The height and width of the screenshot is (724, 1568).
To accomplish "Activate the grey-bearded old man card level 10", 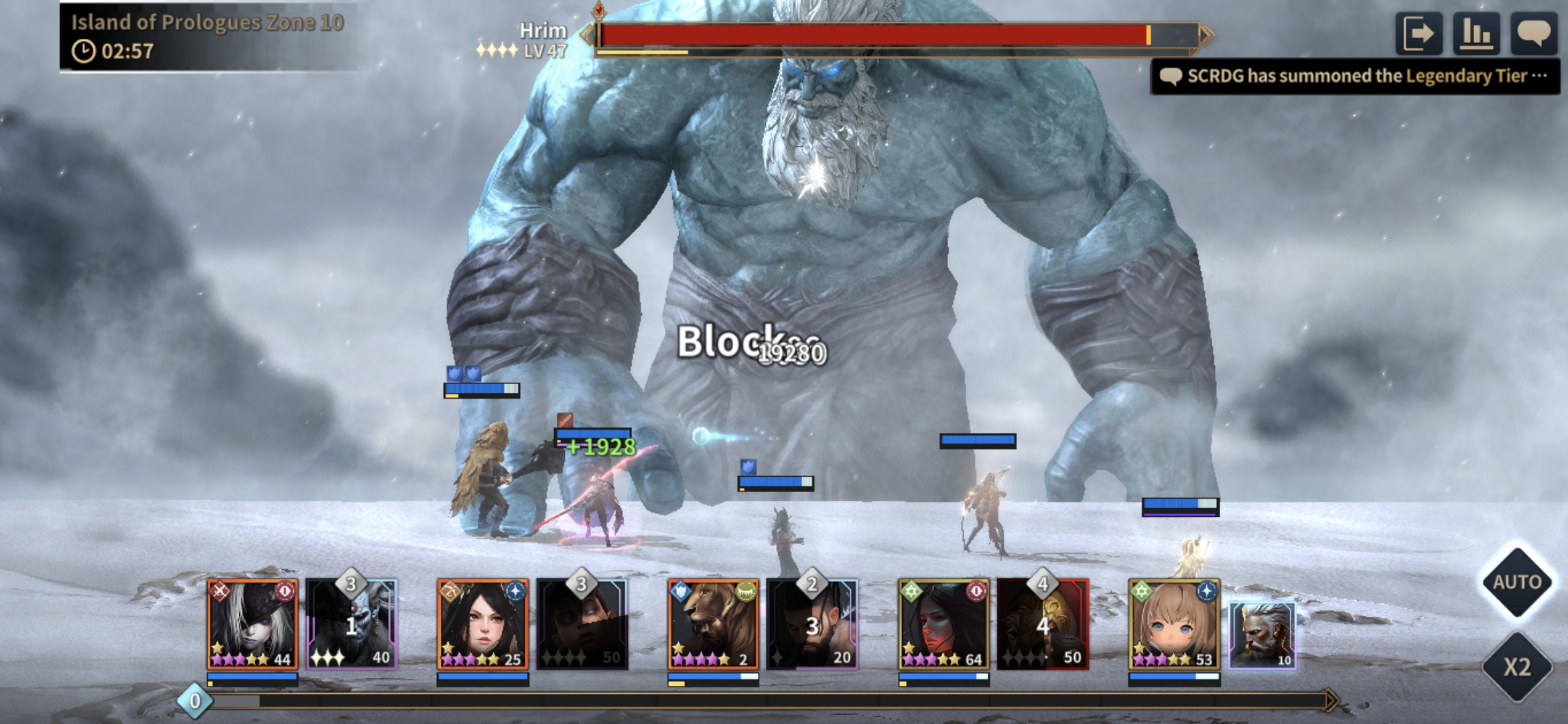I will pyautogui.click(x=1262, y=634).
